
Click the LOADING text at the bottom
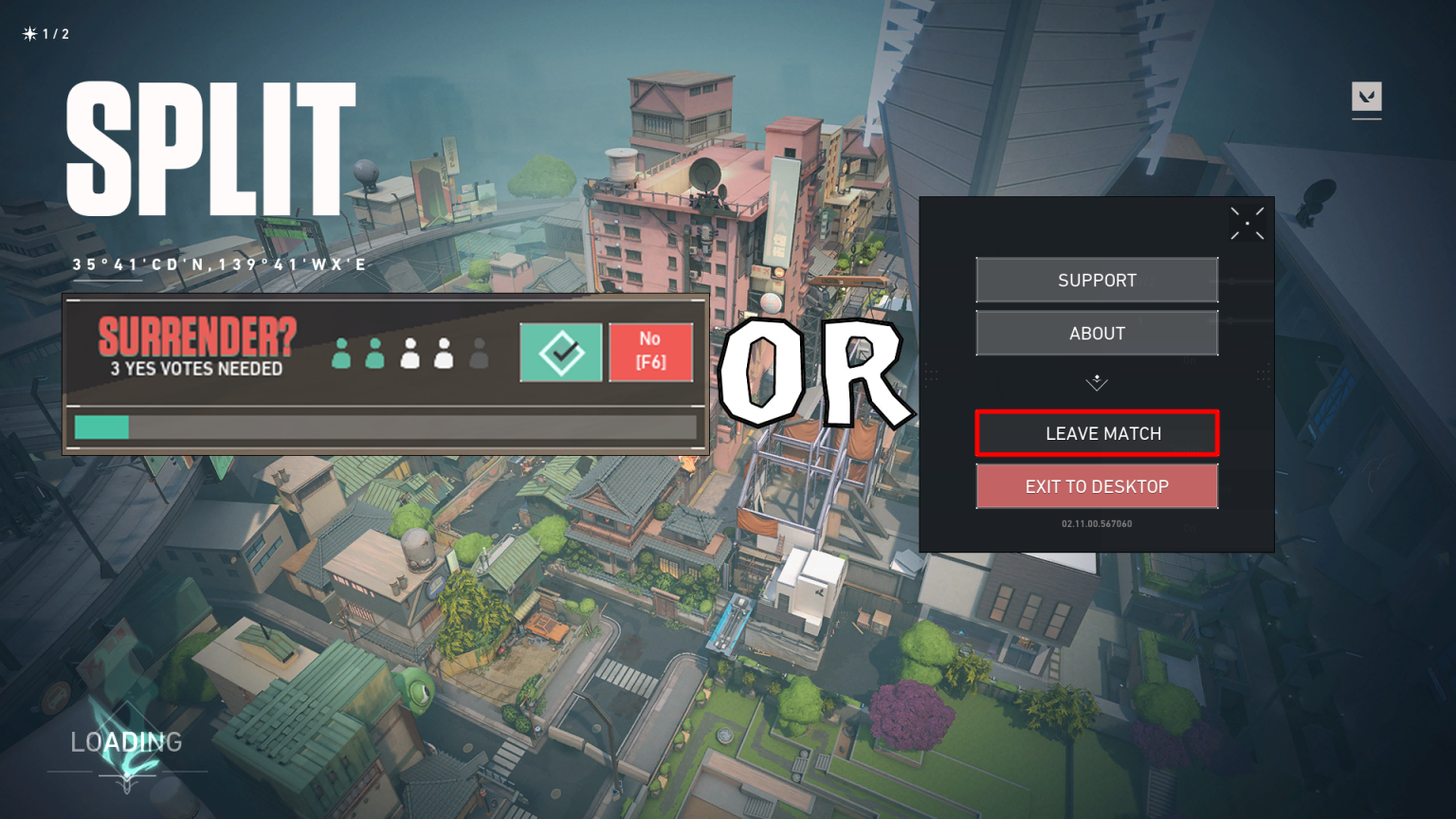pyautogui.click(x=125, y=742)
